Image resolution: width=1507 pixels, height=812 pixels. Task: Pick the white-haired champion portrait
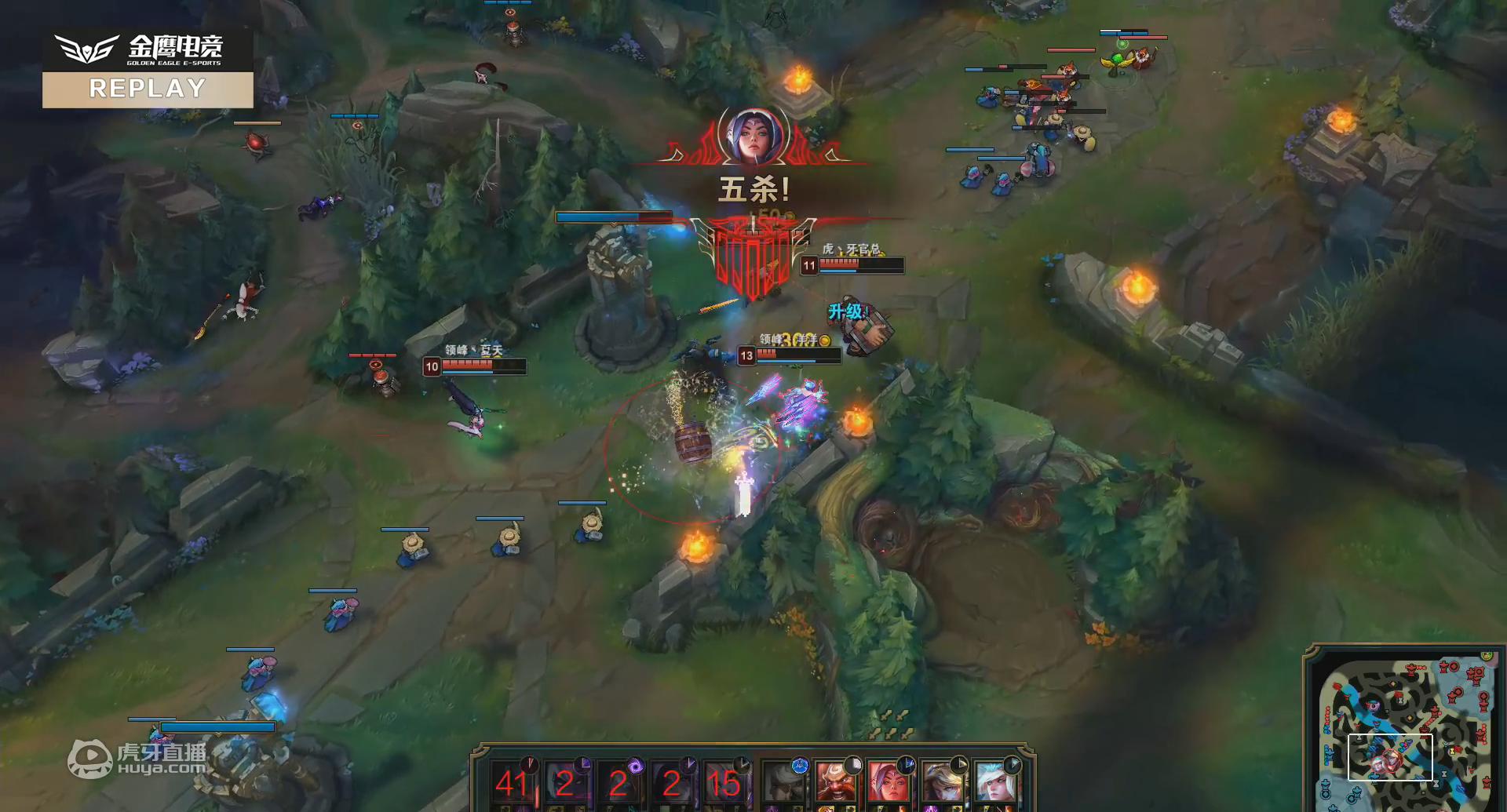tap(994, 782)
